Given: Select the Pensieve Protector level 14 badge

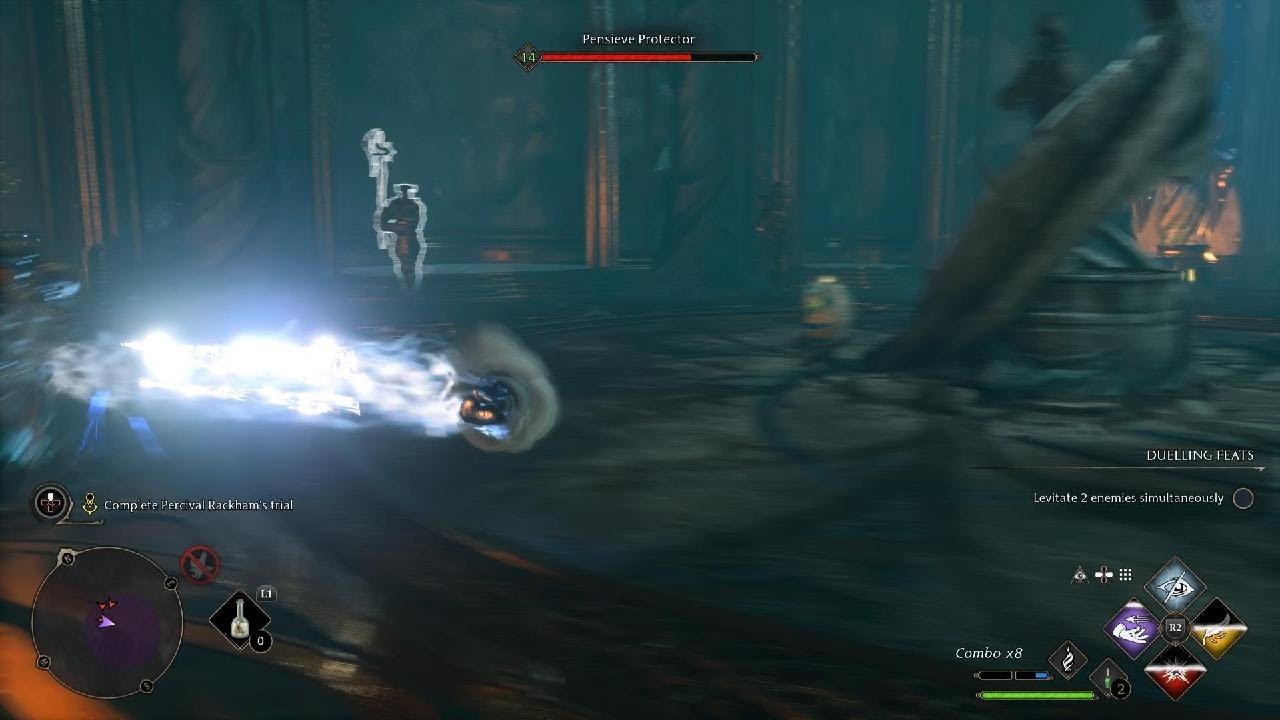Looking at the screenshot, I should coord(527,57).
